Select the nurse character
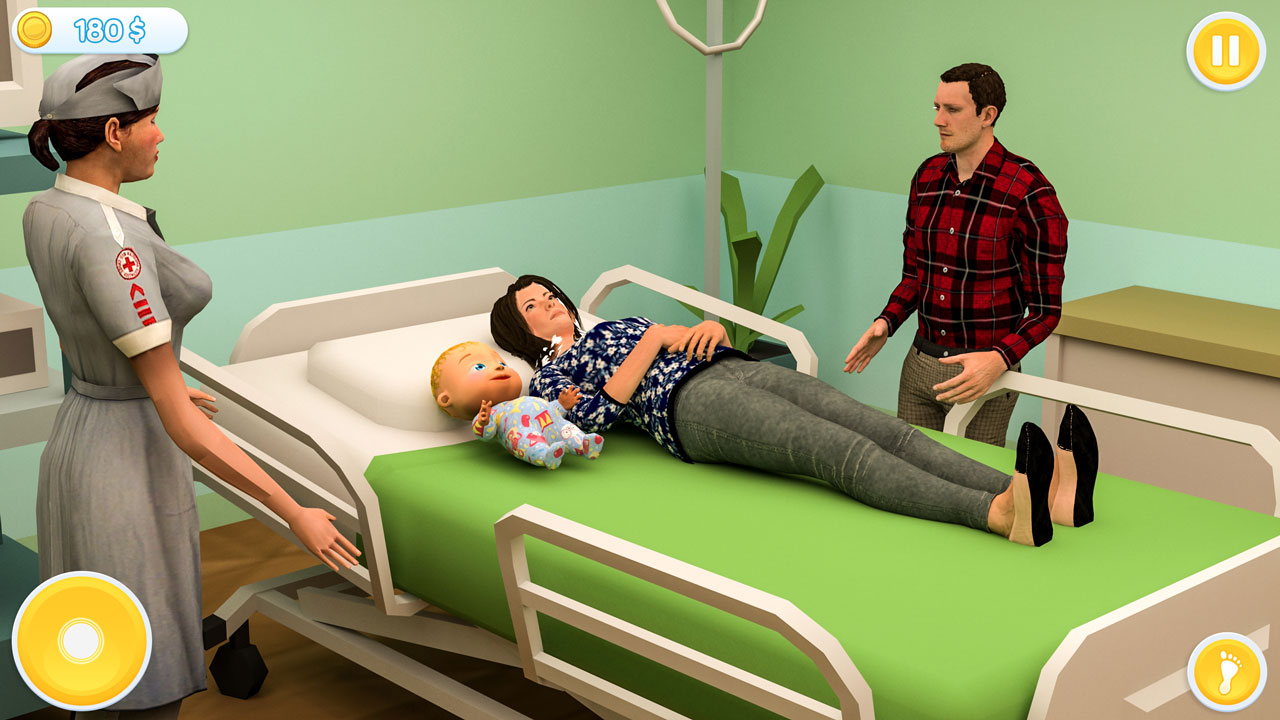Image resolution: width=1280 pixels, height=720 pixels. (120, 300)
